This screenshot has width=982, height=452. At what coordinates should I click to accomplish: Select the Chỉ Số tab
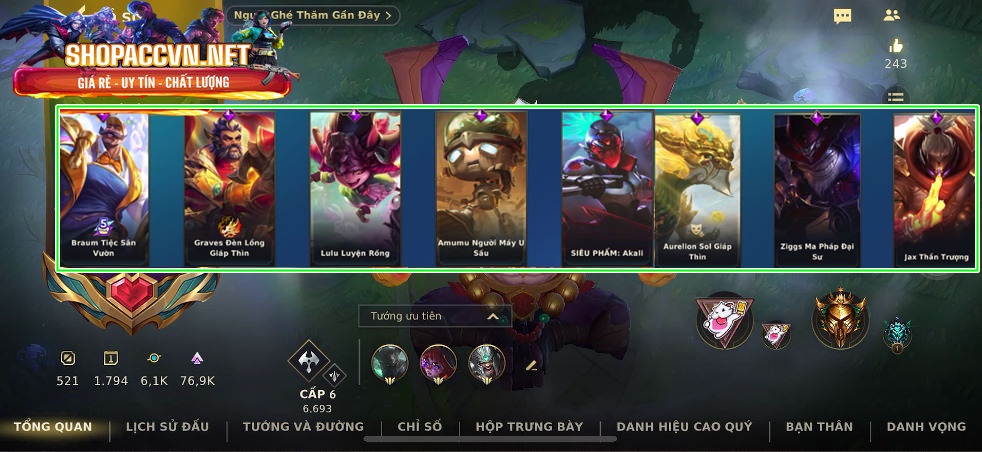(x=419, y=427)
